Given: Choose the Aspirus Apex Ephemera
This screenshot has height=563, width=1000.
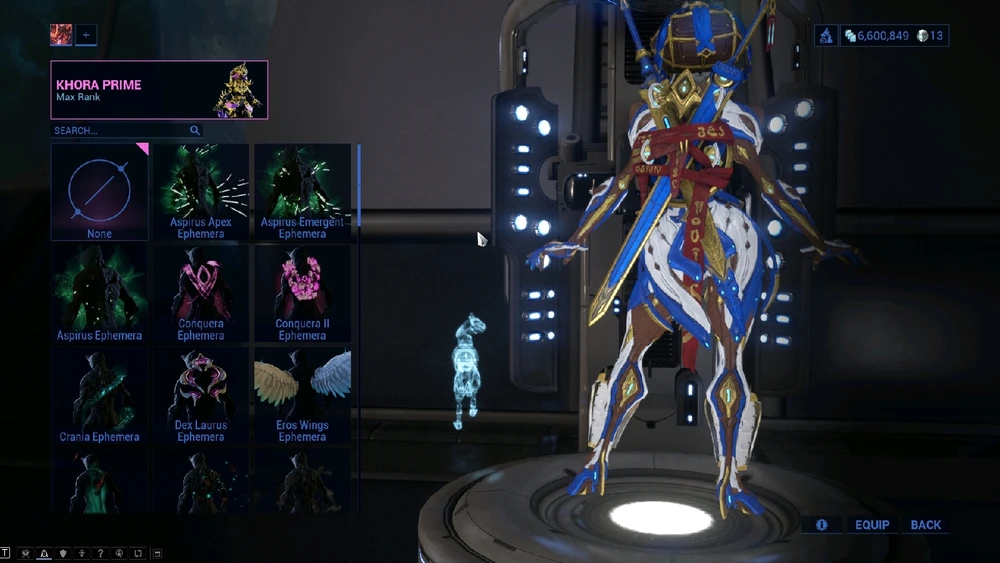Looking at the screenshot, I should [x=201, y=192].
